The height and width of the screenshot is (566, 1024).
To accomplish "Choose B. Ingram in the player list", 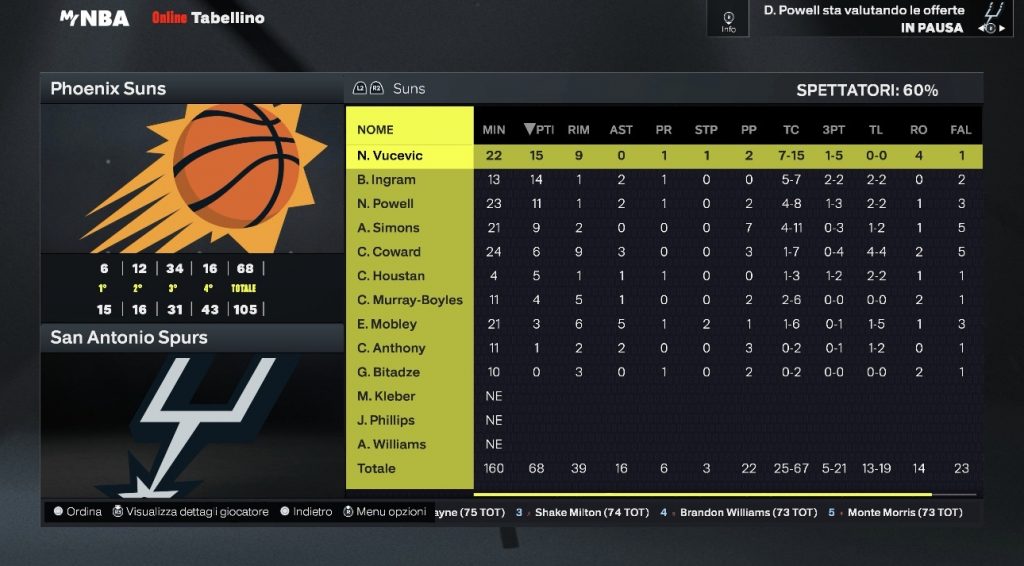I will point(386,180).
